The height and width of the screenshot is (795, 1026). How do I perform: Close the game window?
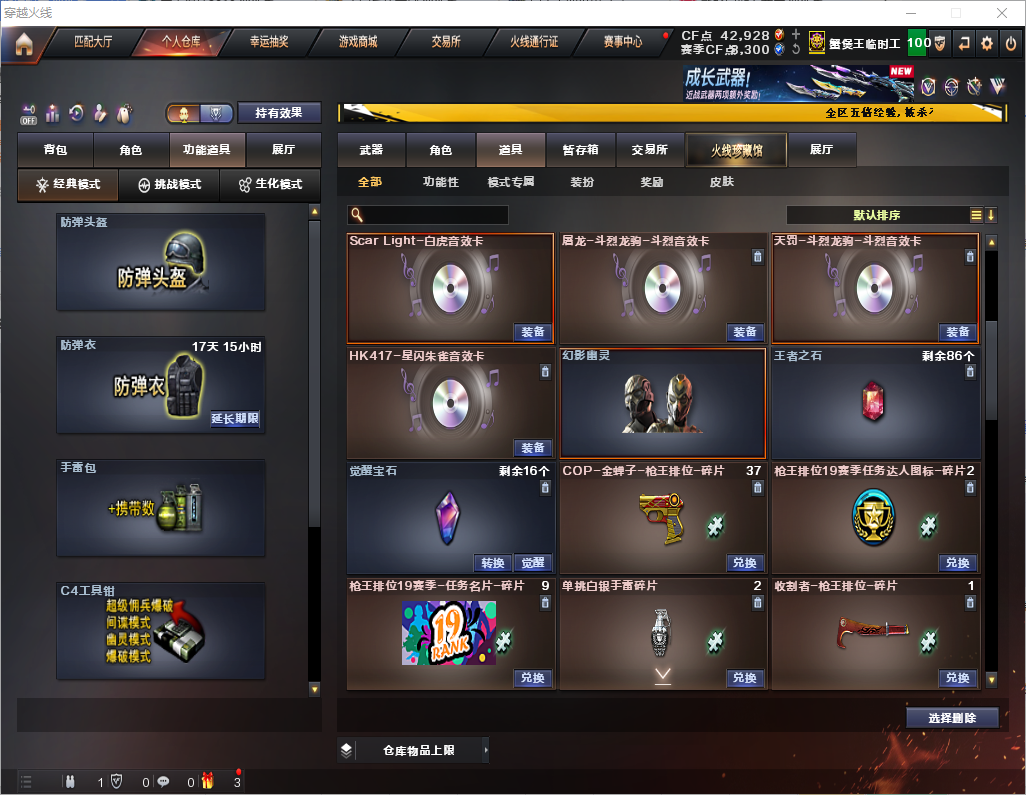1001,13
